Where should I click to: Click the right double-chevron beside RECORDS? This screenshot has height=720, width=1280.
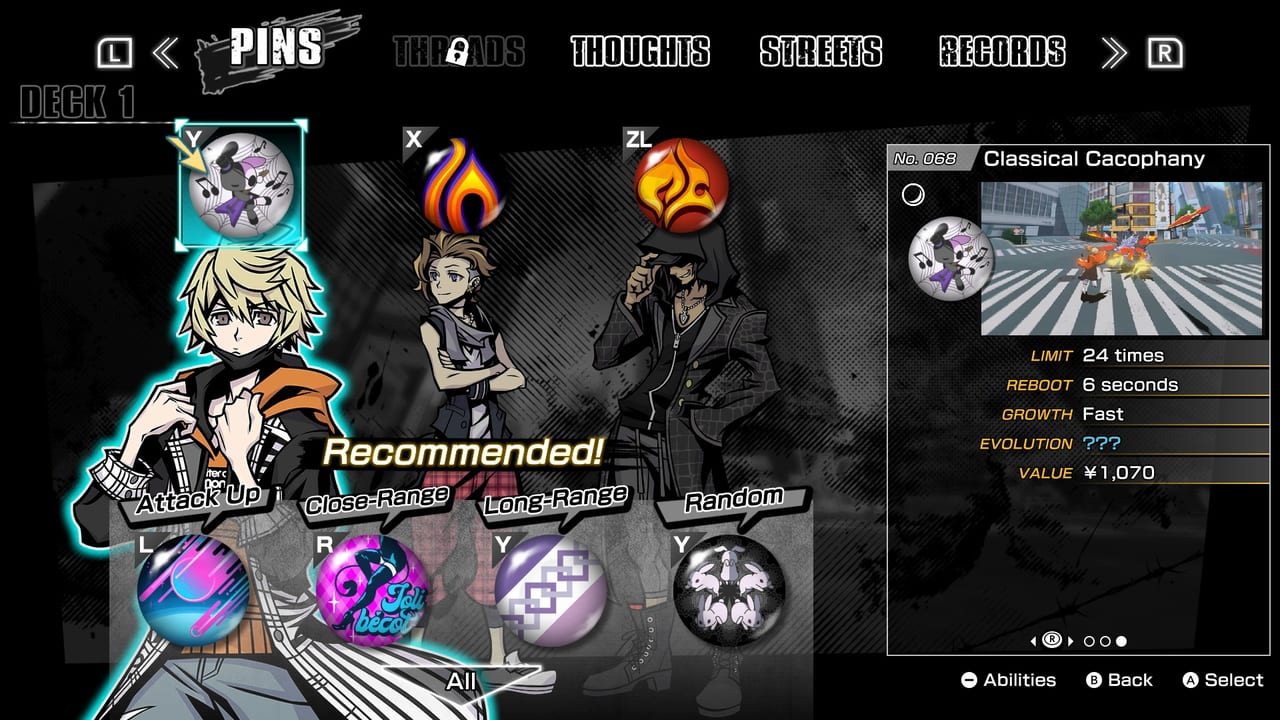[1113, 53]
